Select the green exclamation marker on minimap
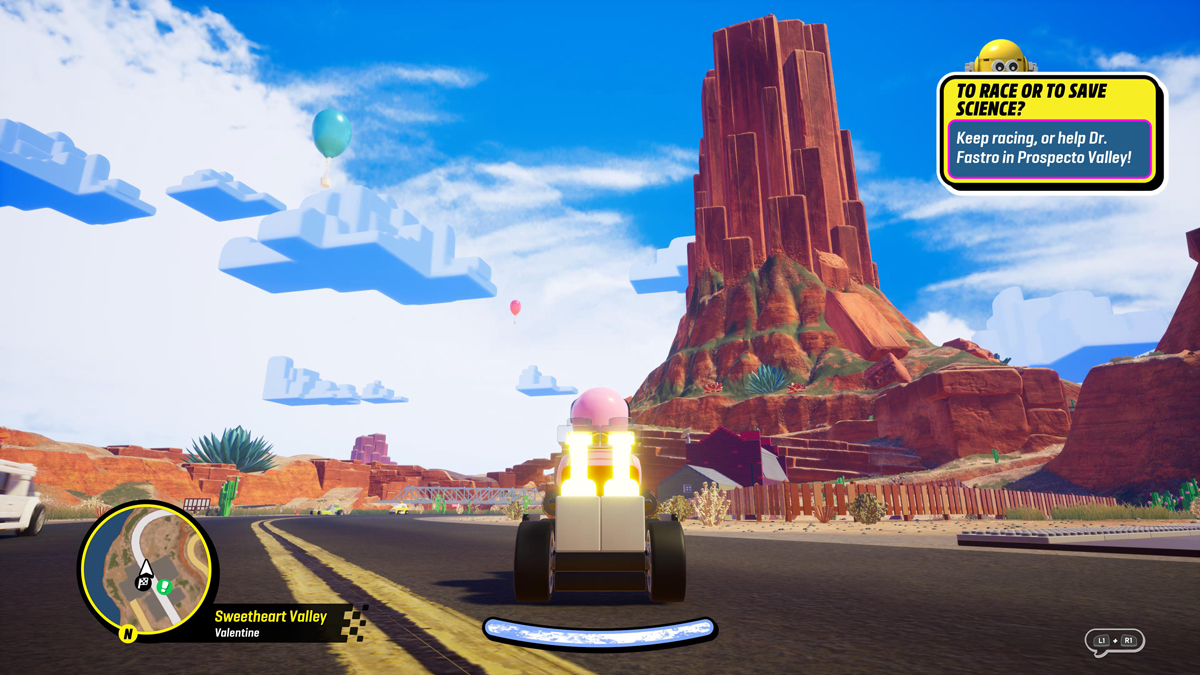Screen dimensions: 1200x675 [164, 587]
